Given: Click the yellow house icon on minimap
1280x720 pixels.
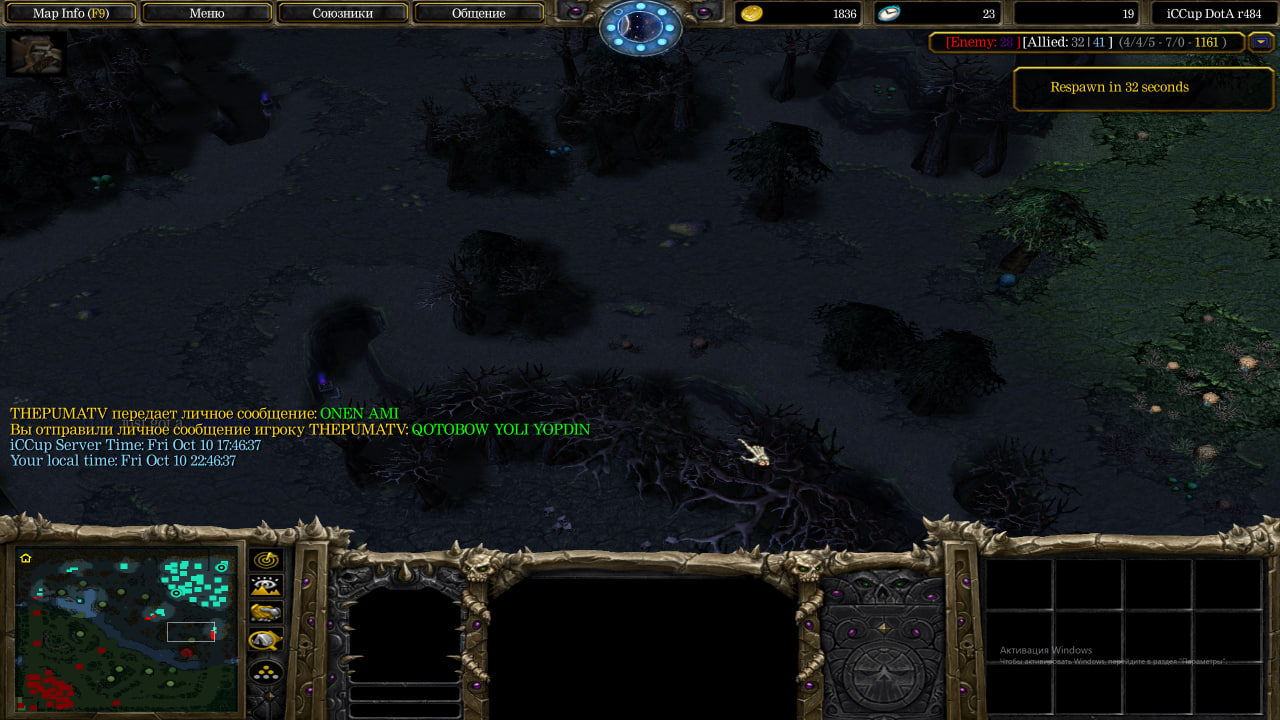Looking at the screenshot, I should pyautogui.click(x=26, y=558).
